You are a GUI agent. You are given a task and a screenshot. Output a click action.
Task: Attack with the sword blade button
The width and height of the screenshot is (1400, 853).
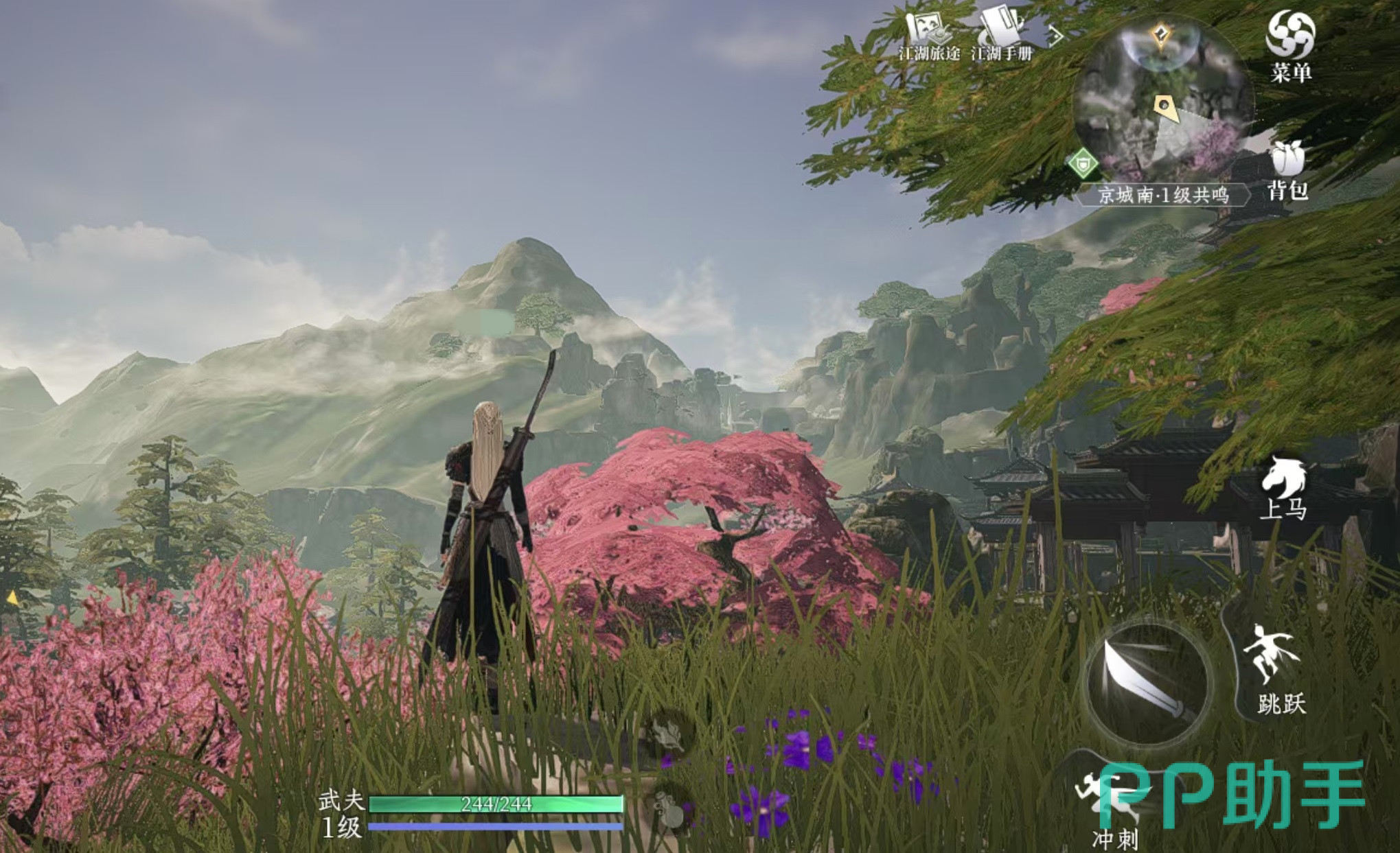(1145, 686)
